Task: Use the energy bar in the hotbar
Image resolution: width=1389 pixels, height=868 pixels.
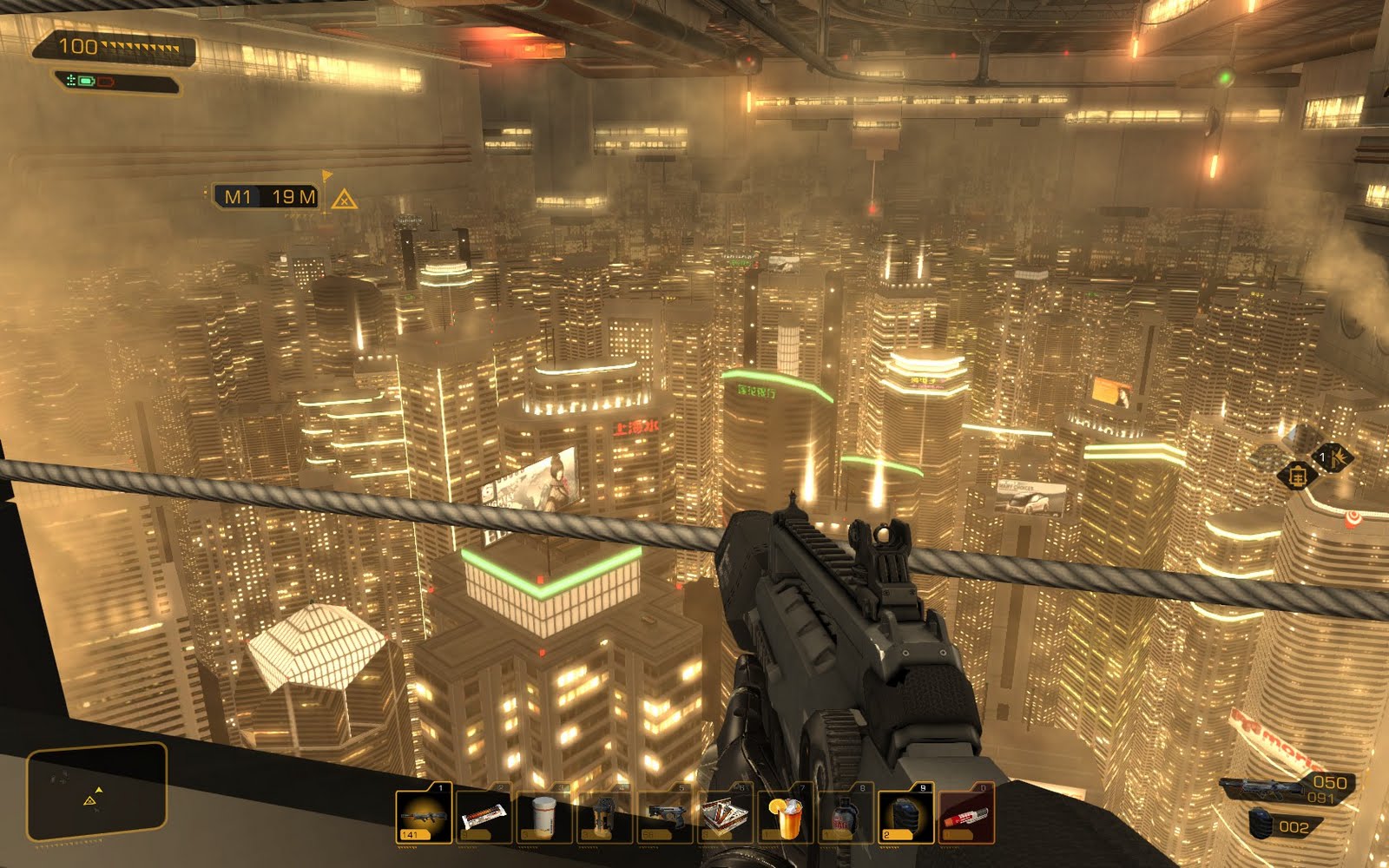Action: tap(484, 816)
